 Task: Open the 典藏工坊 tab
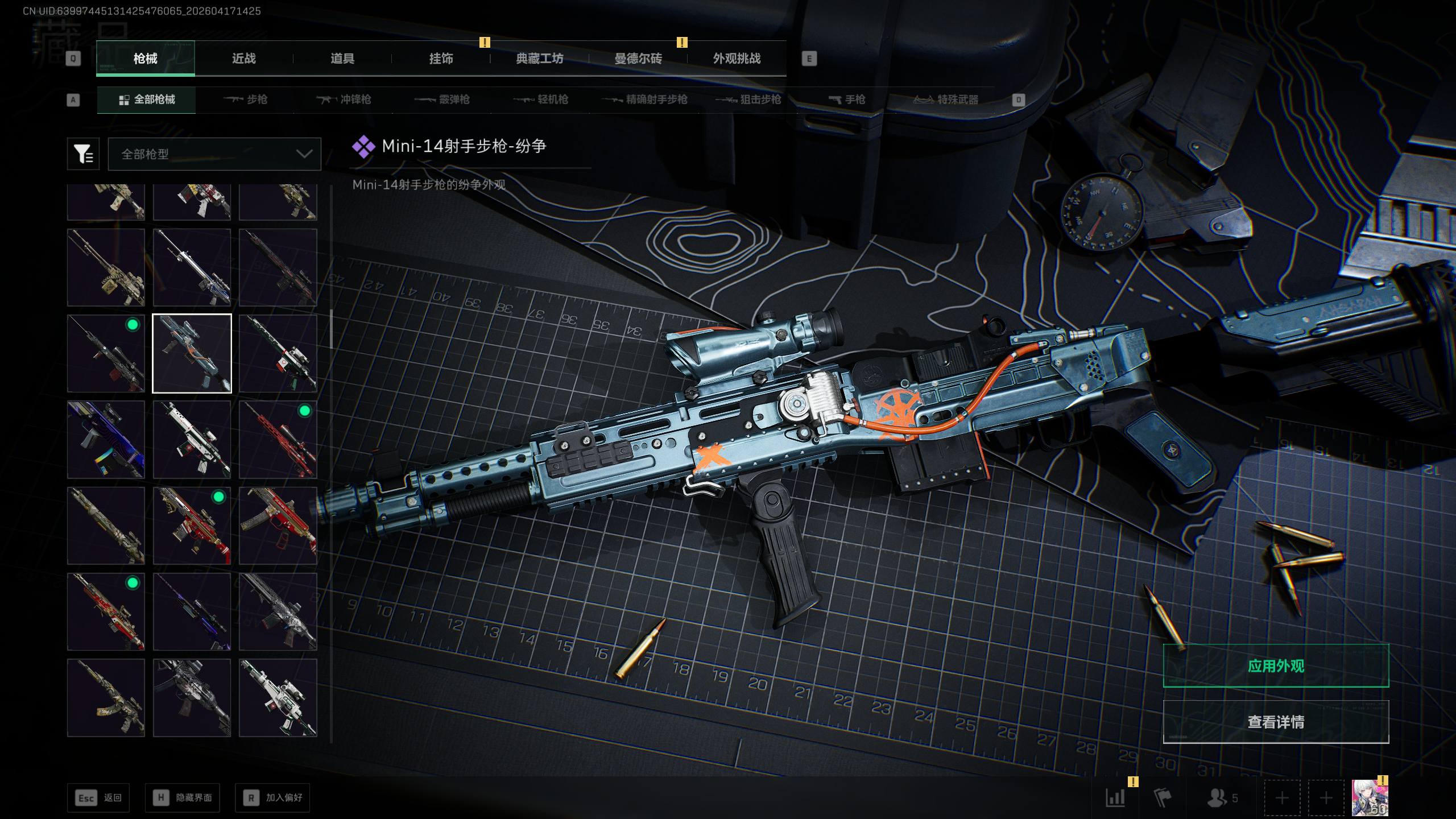(x=539, y=59)
